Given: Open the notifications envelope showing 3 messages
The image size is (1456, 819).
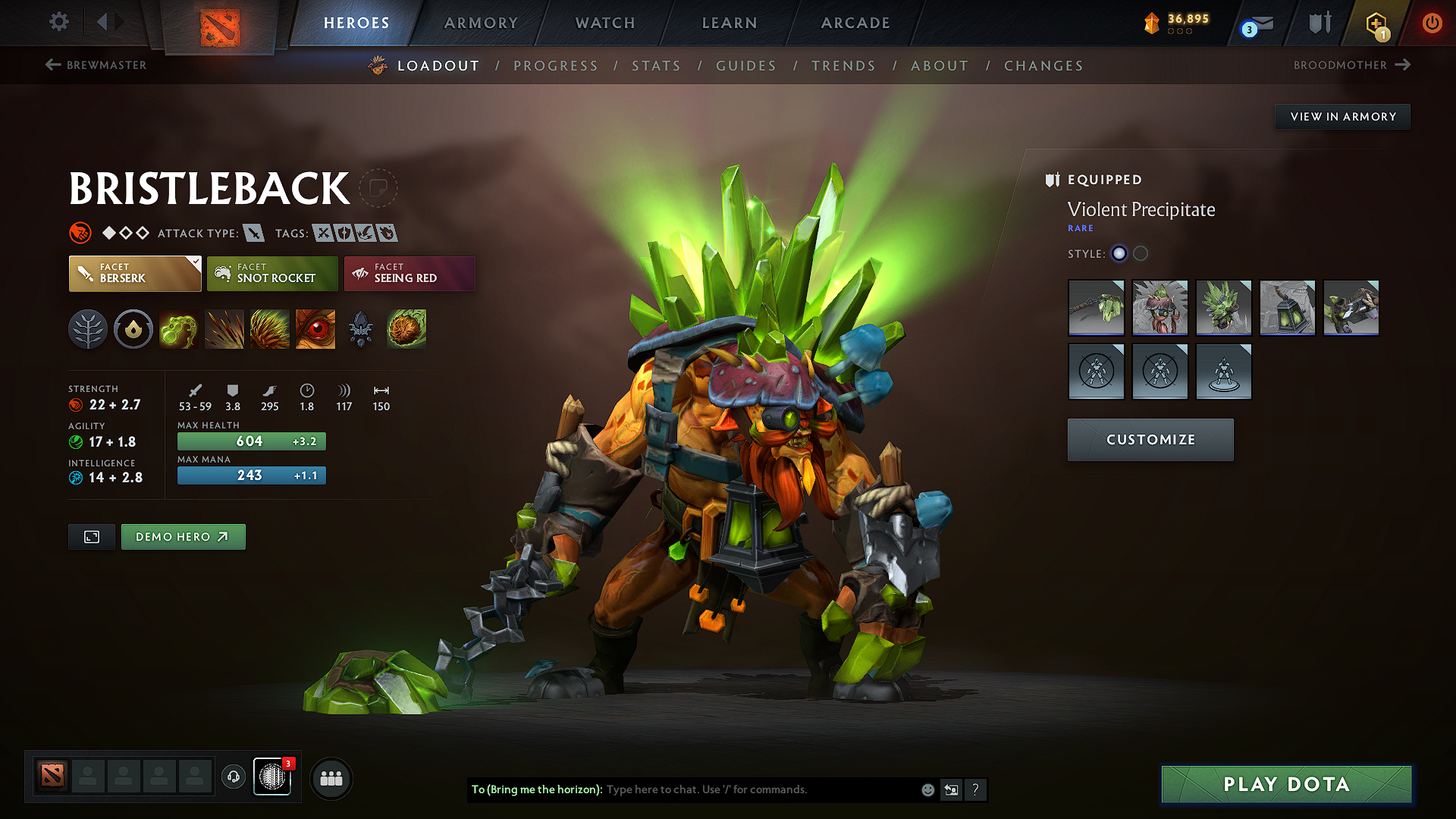Looking at the screenshot, I should coord(1255,23).
